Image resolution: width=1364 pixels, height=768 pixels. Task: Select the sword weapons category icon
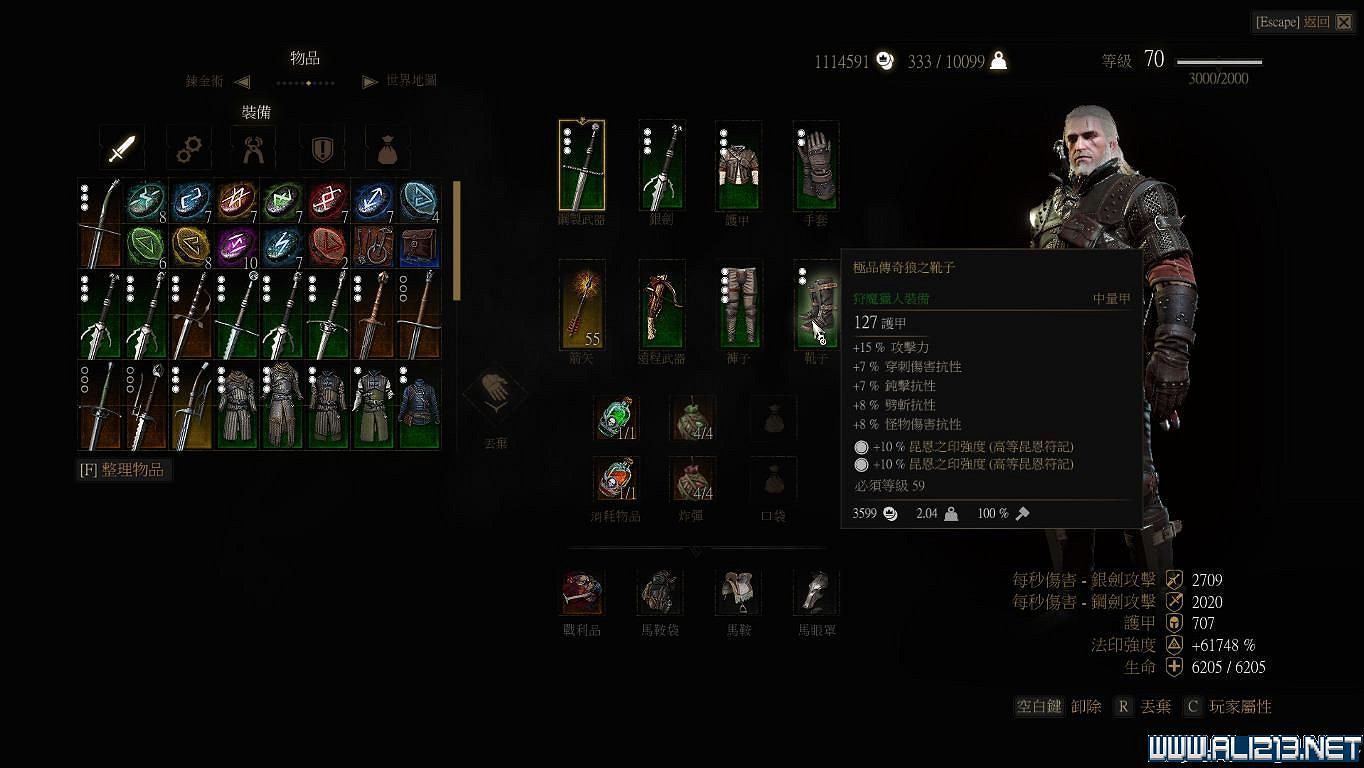pyautogui.click(x=121, y=147)
